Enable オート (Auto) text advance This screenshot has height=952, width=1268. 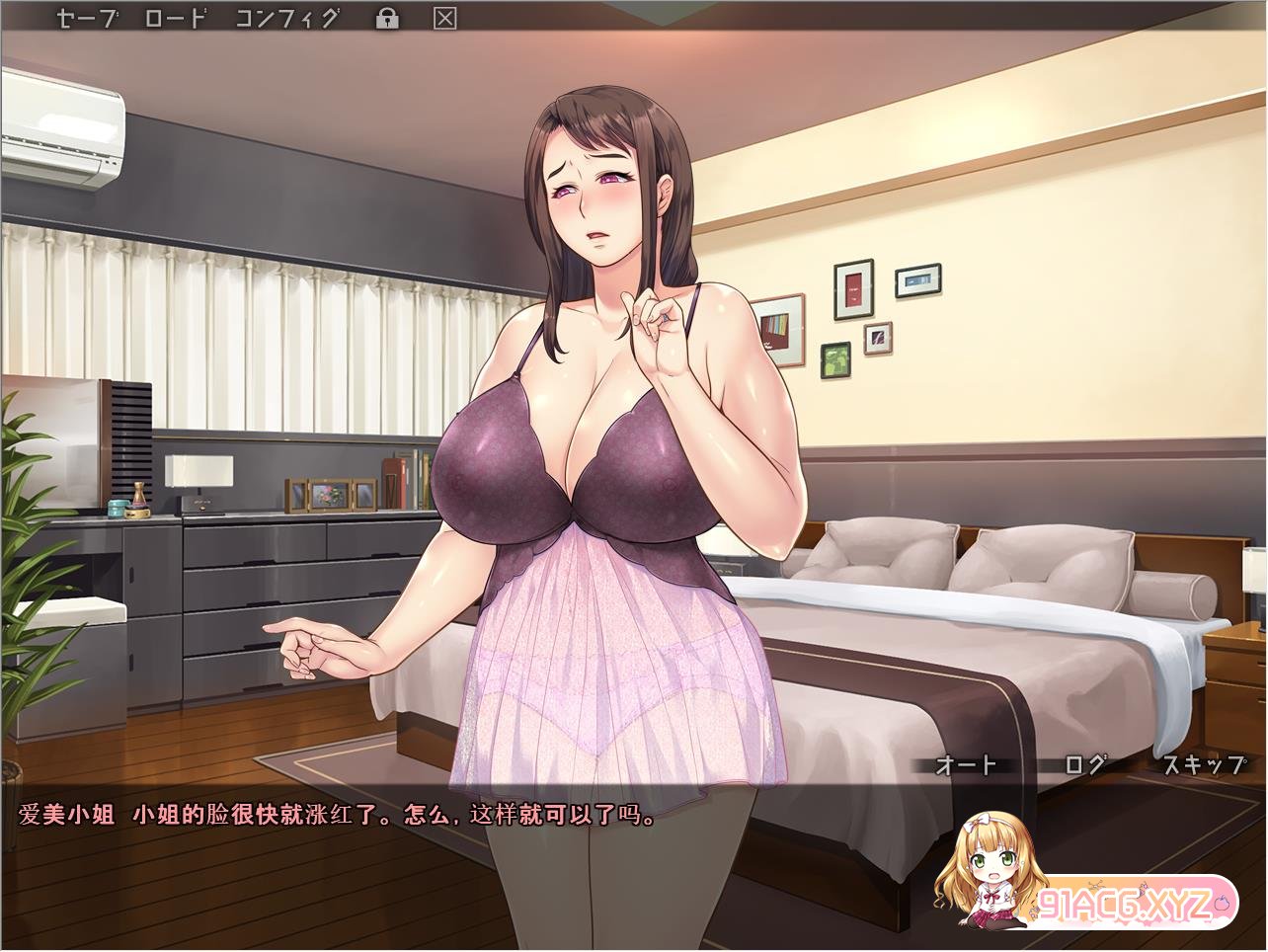(966, 764)
